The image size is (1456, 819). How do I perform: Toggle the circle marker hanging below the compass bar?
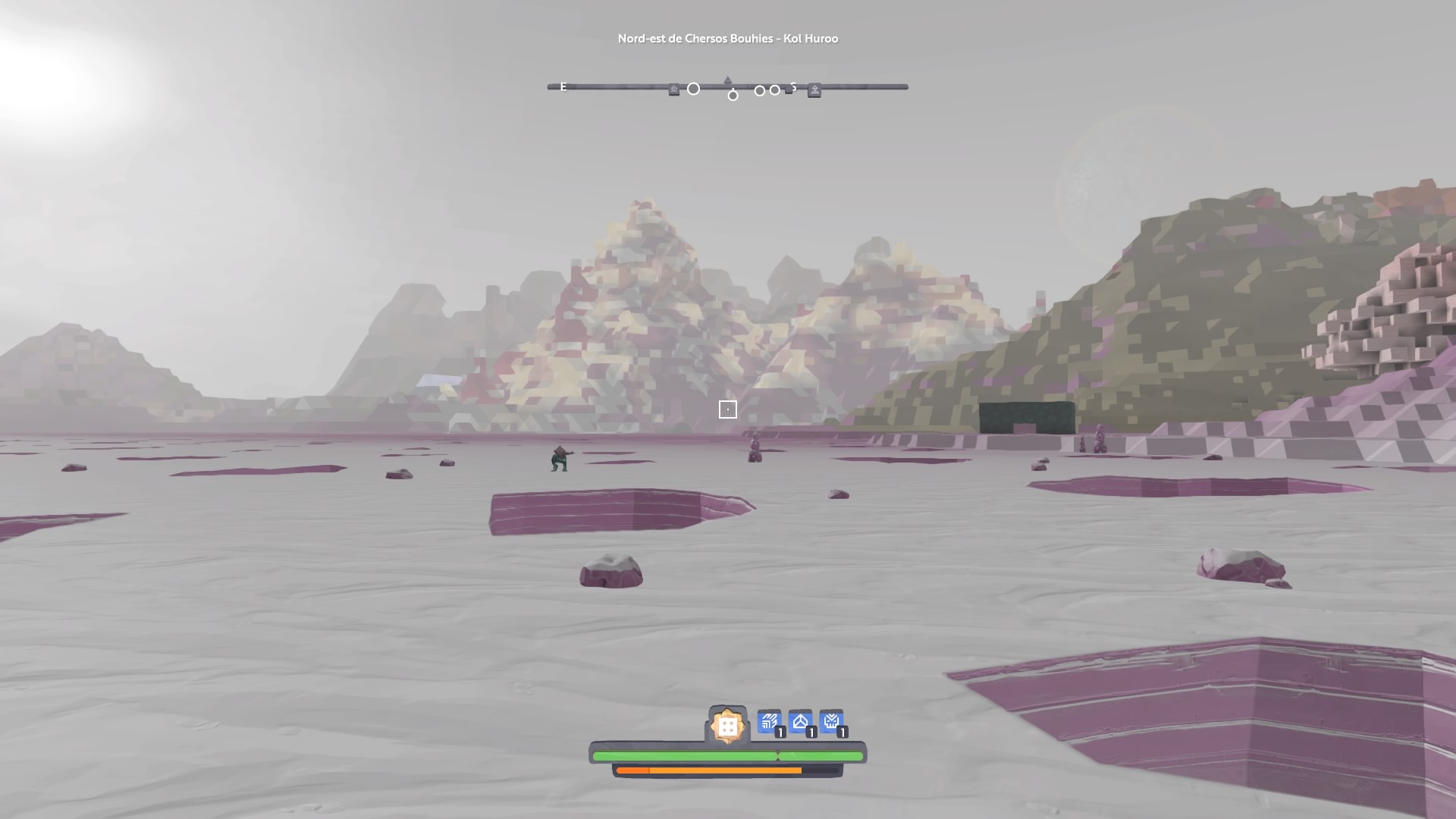click(733, 95)
